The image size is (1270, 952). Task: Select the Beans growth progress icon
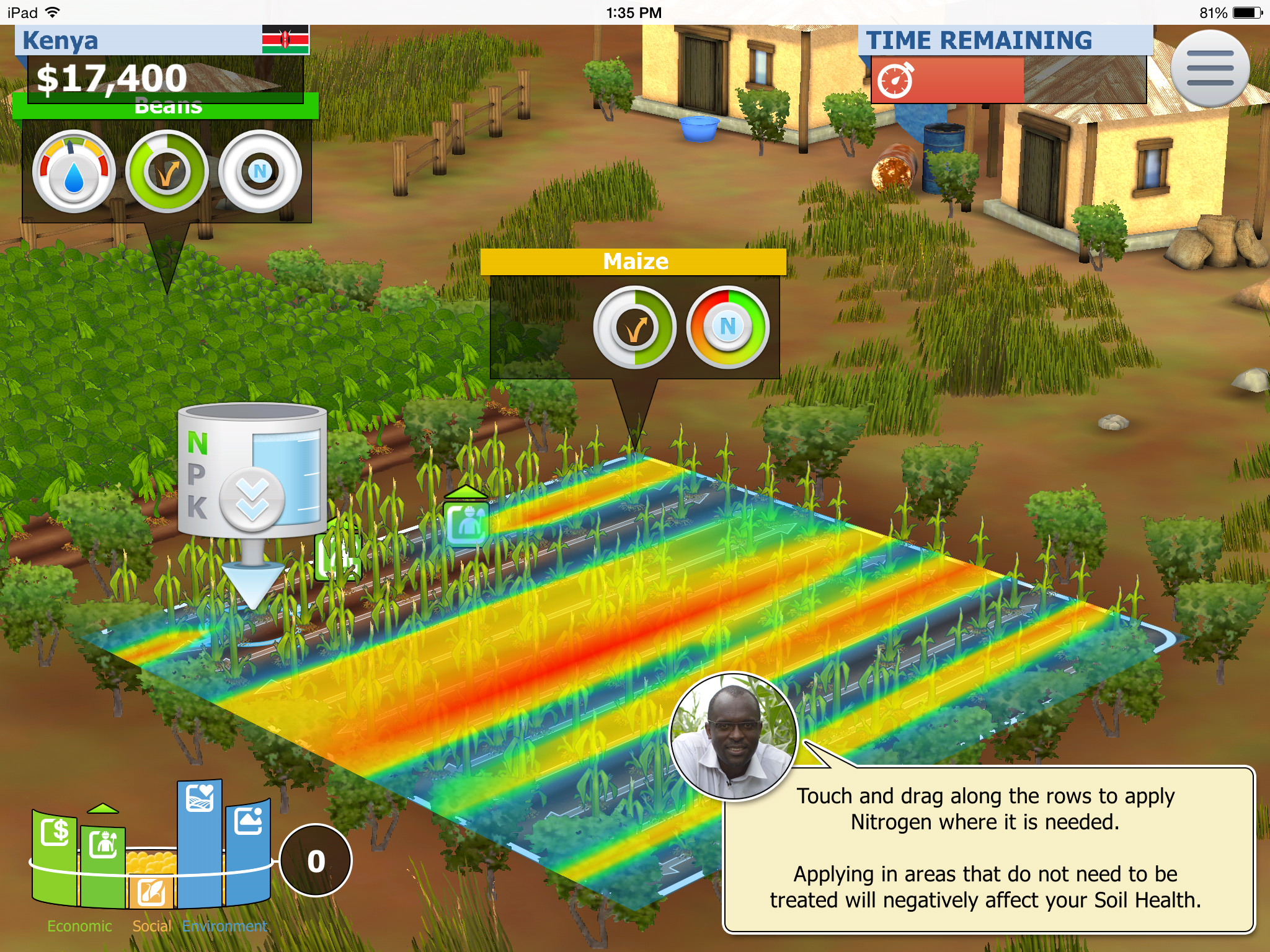[x=167, y=172]
